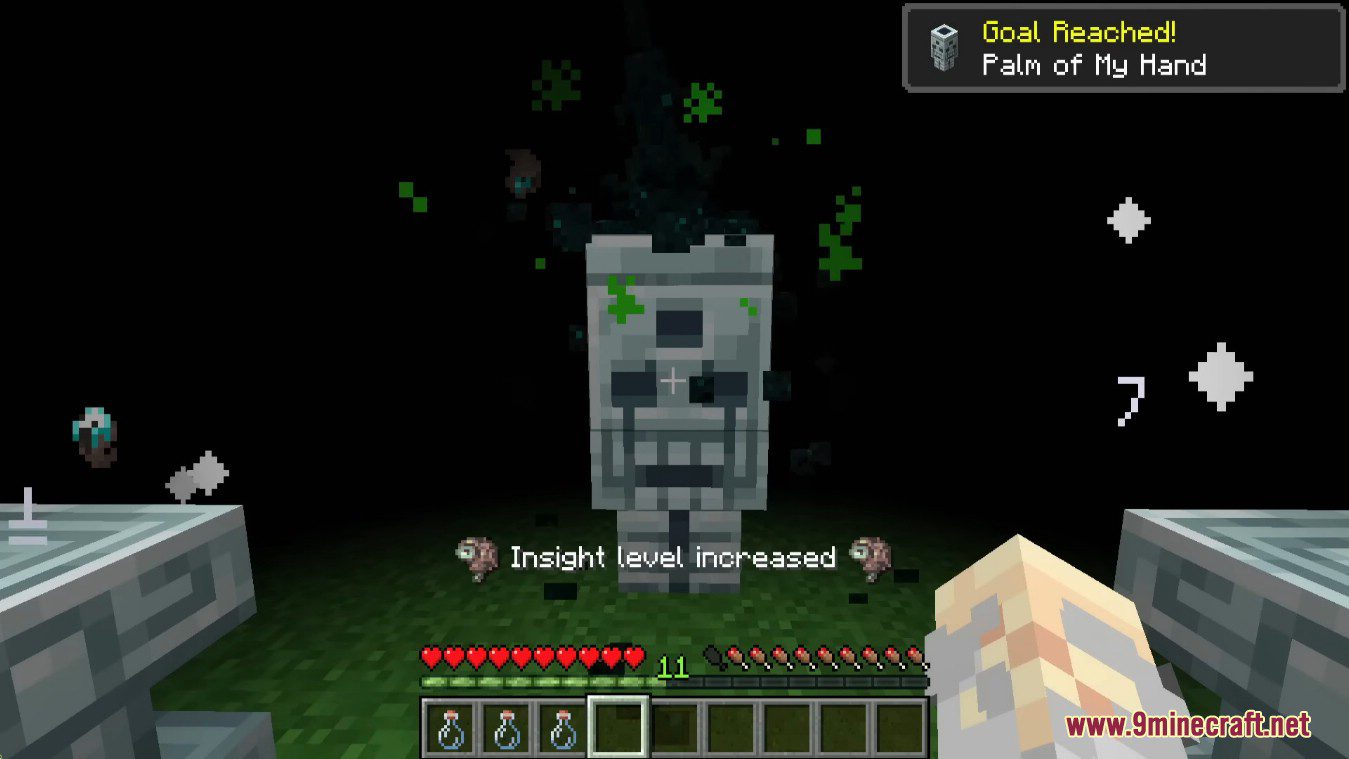Viewport: 1349px width, 759px height.
Task: Select the first potion bottle in the hotbar
Action: pos(452,729)
